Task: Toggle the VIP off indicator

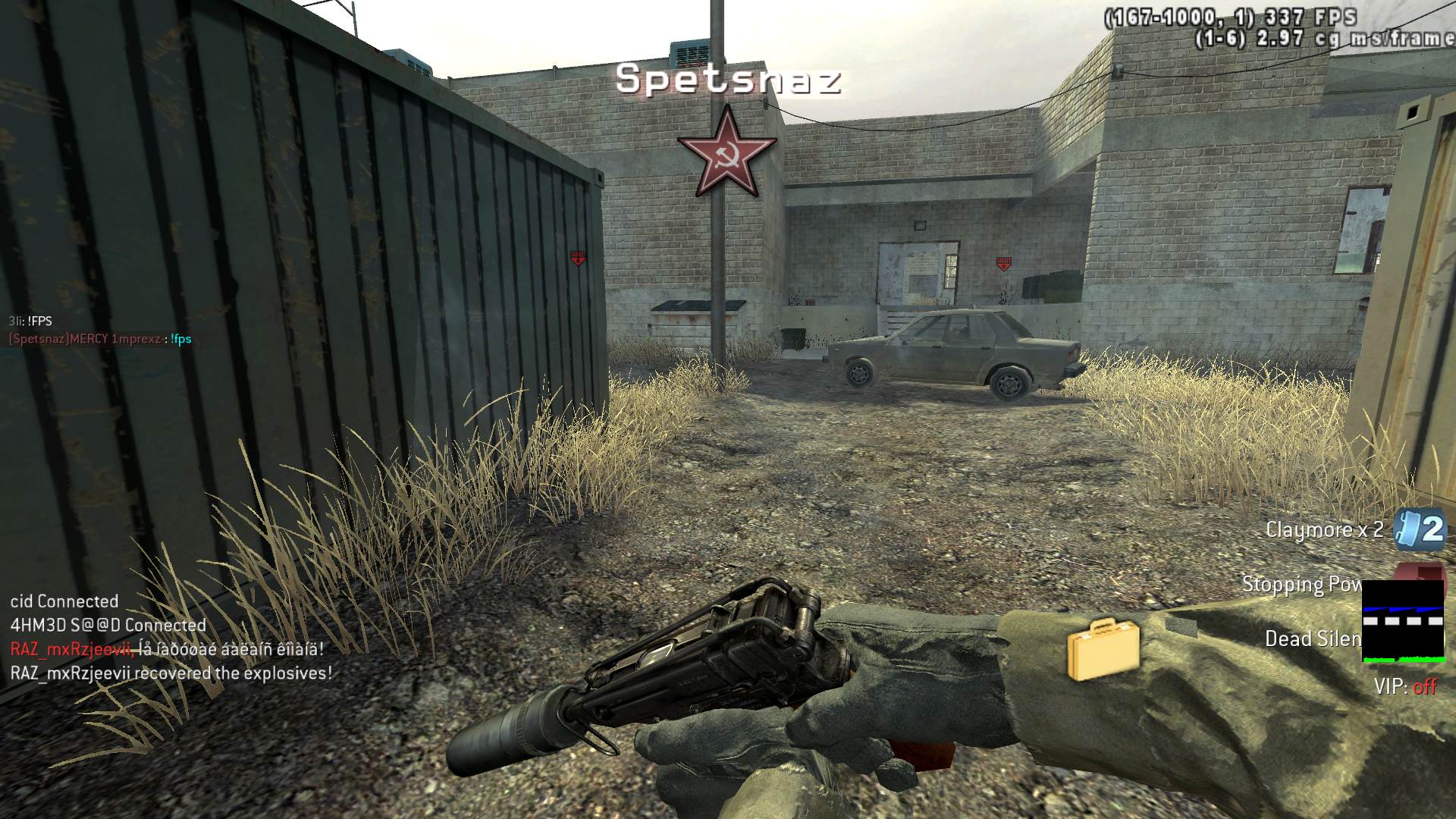Action: pos(1405,687)
